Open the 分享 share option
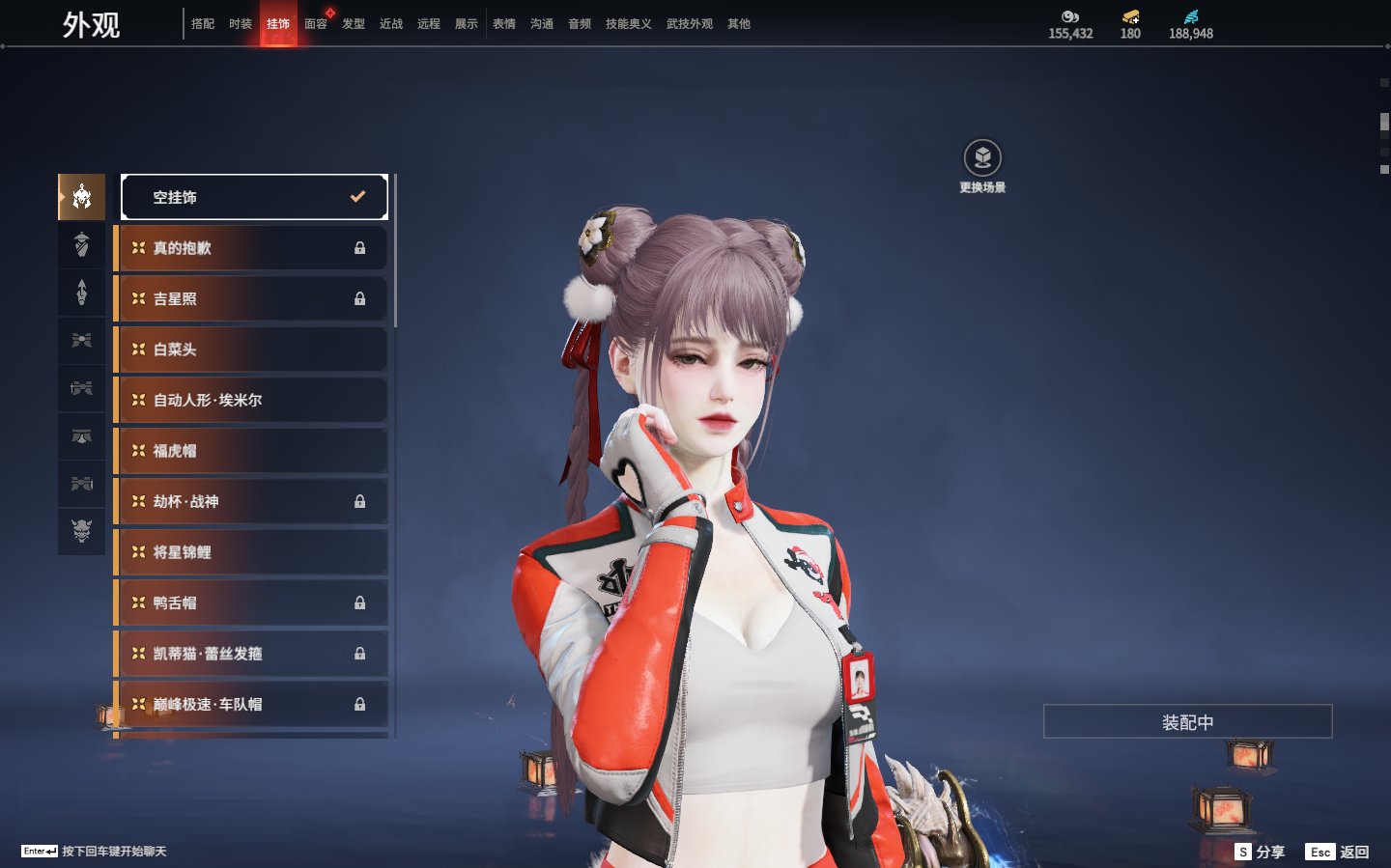1391x868 pixels. [1261, 852]
